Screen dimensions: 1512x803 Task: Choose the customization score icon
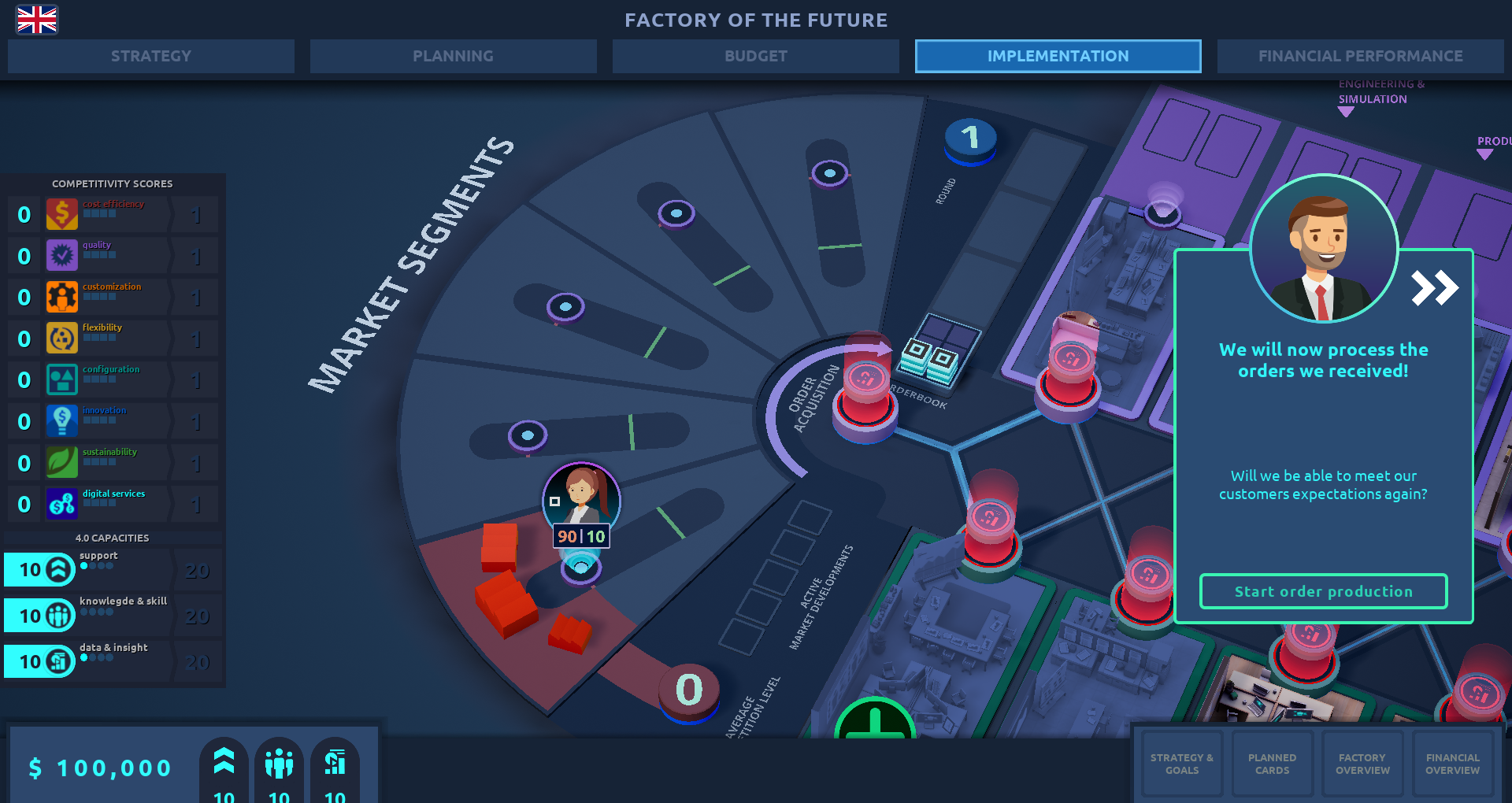click(x=62, y=298)
